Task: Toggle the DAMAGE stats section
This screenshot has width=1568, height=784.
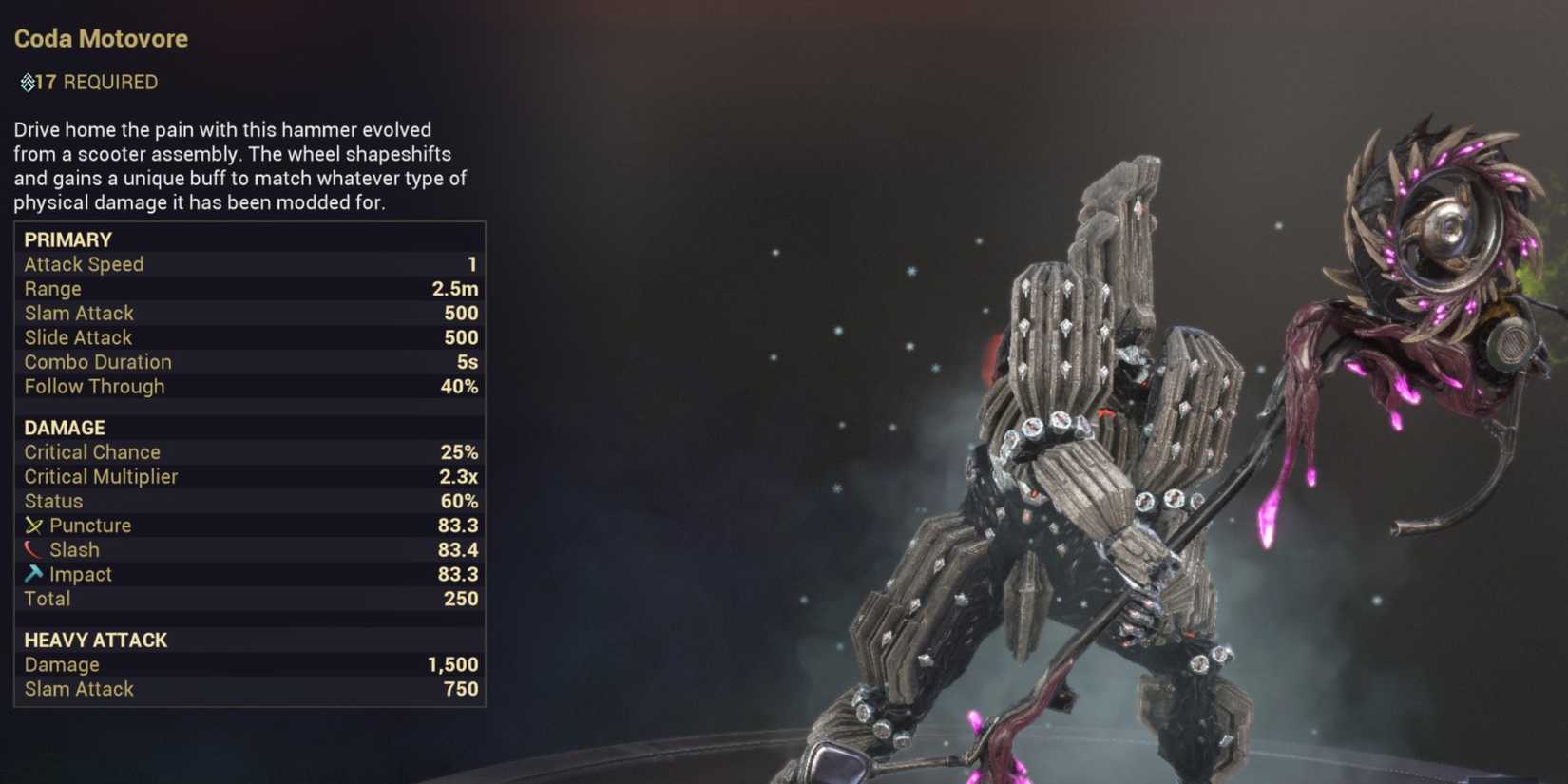Action: (x=64, y=428)
